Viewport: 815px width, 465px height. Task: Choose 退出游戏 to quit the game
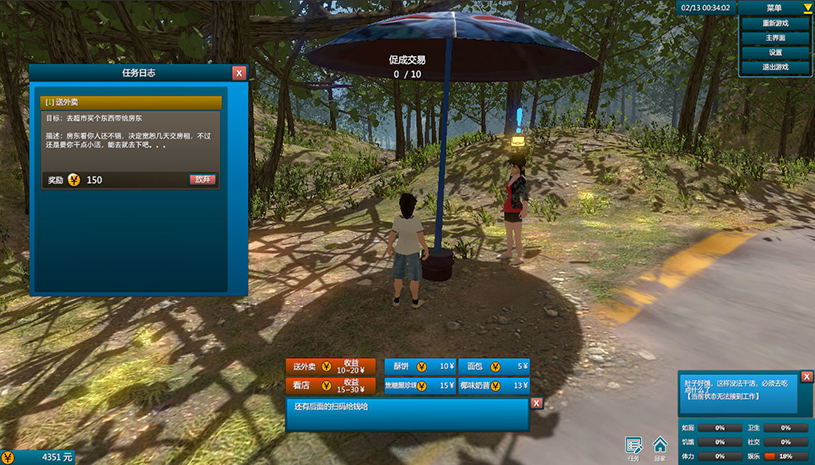pos(776,67)
